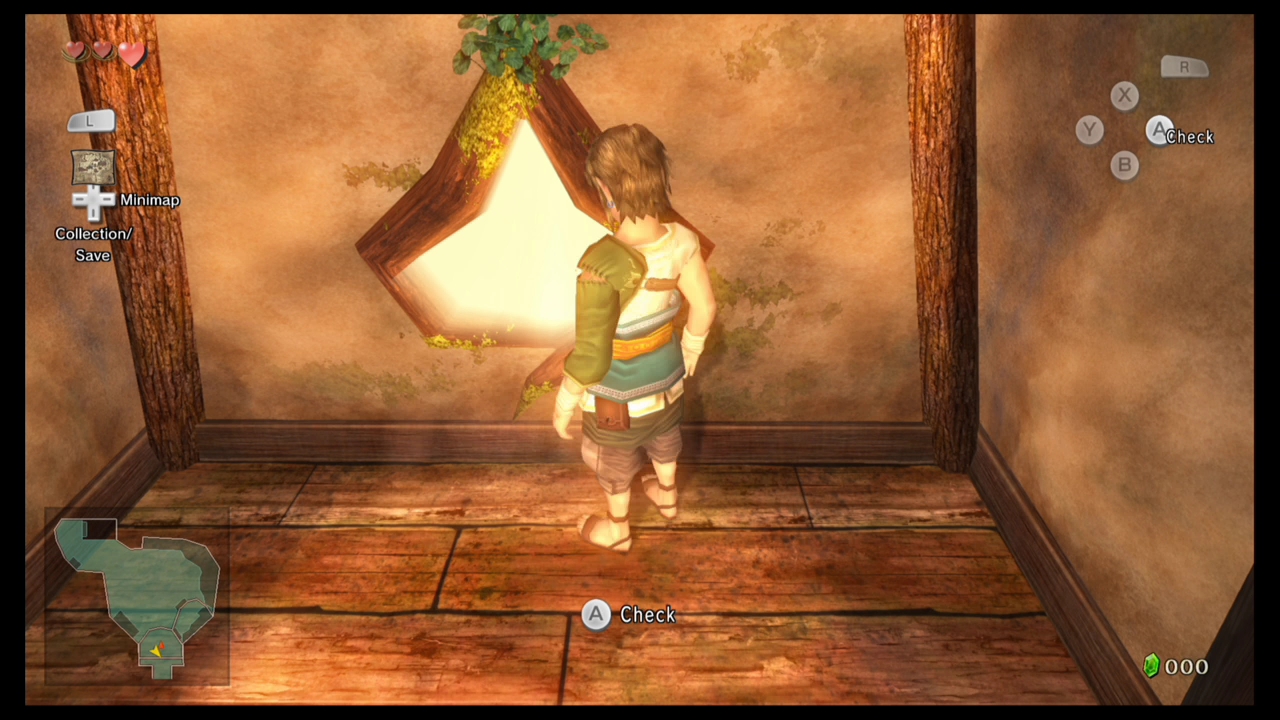This screenshot has width=1280, height=720.
Task: Select the D-pad cross icon labeled Minimap
Action: 93,200
